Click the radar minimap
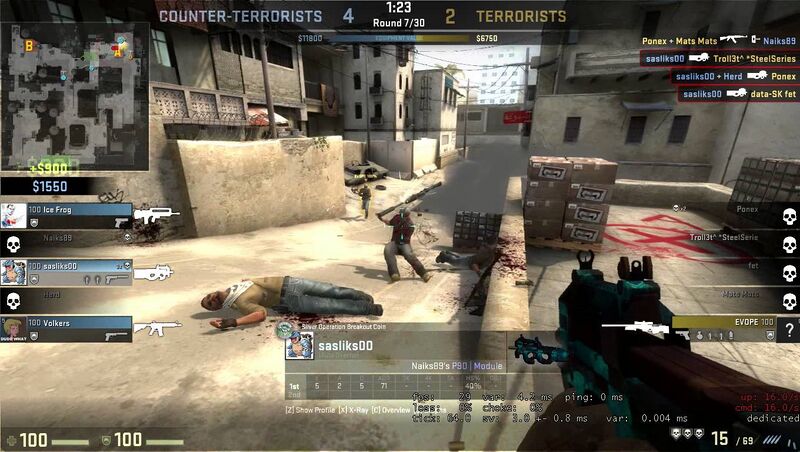This screenshot has width=800, height=452. (76, 94)
